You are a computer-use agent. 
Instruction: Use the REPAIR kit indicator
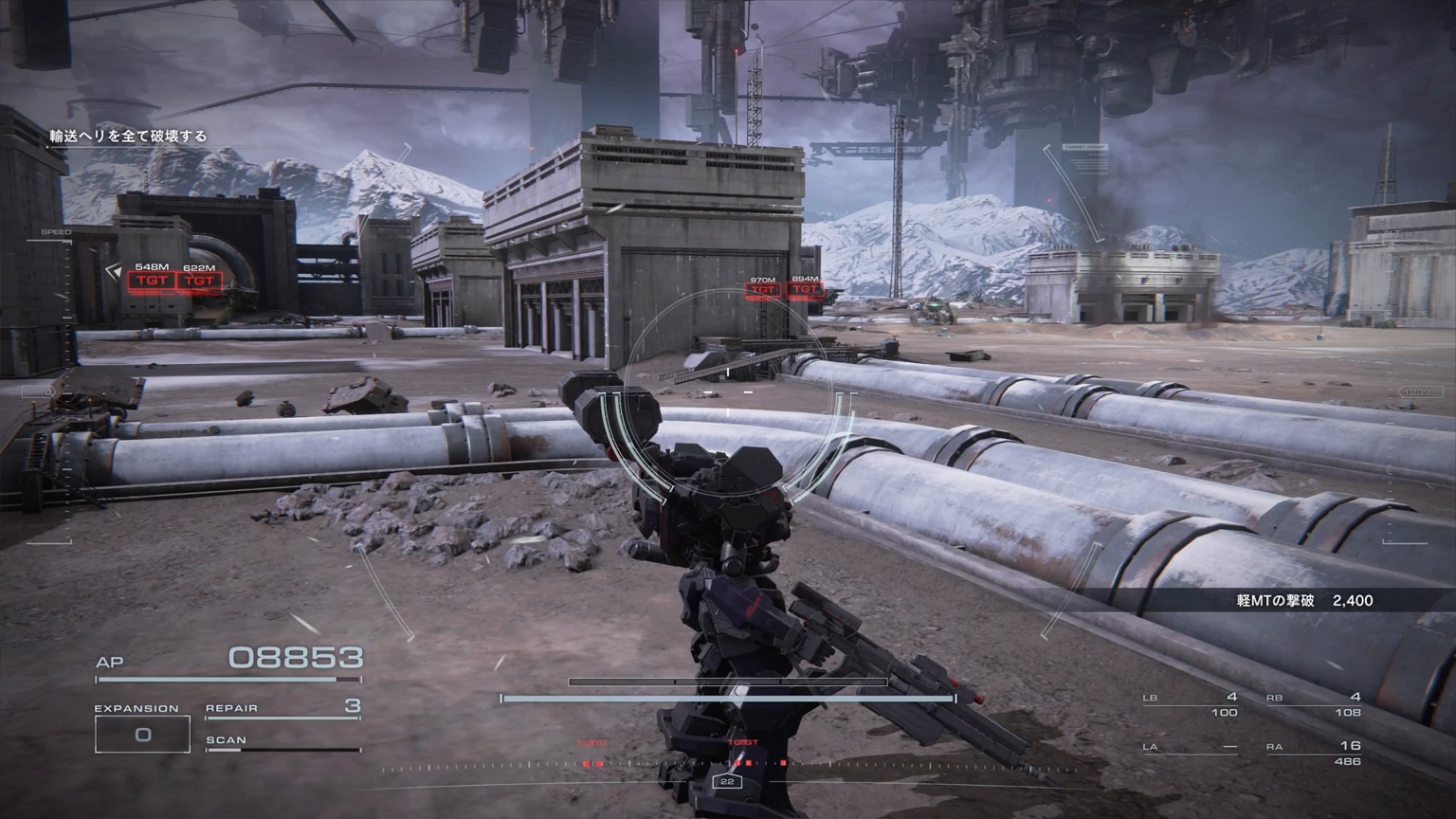point(283,708)
